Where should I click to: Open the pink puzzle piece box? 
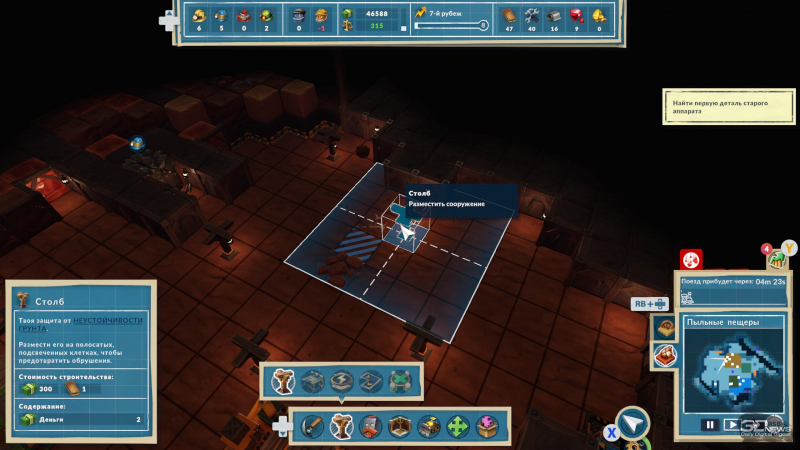(x=487, y=426)
